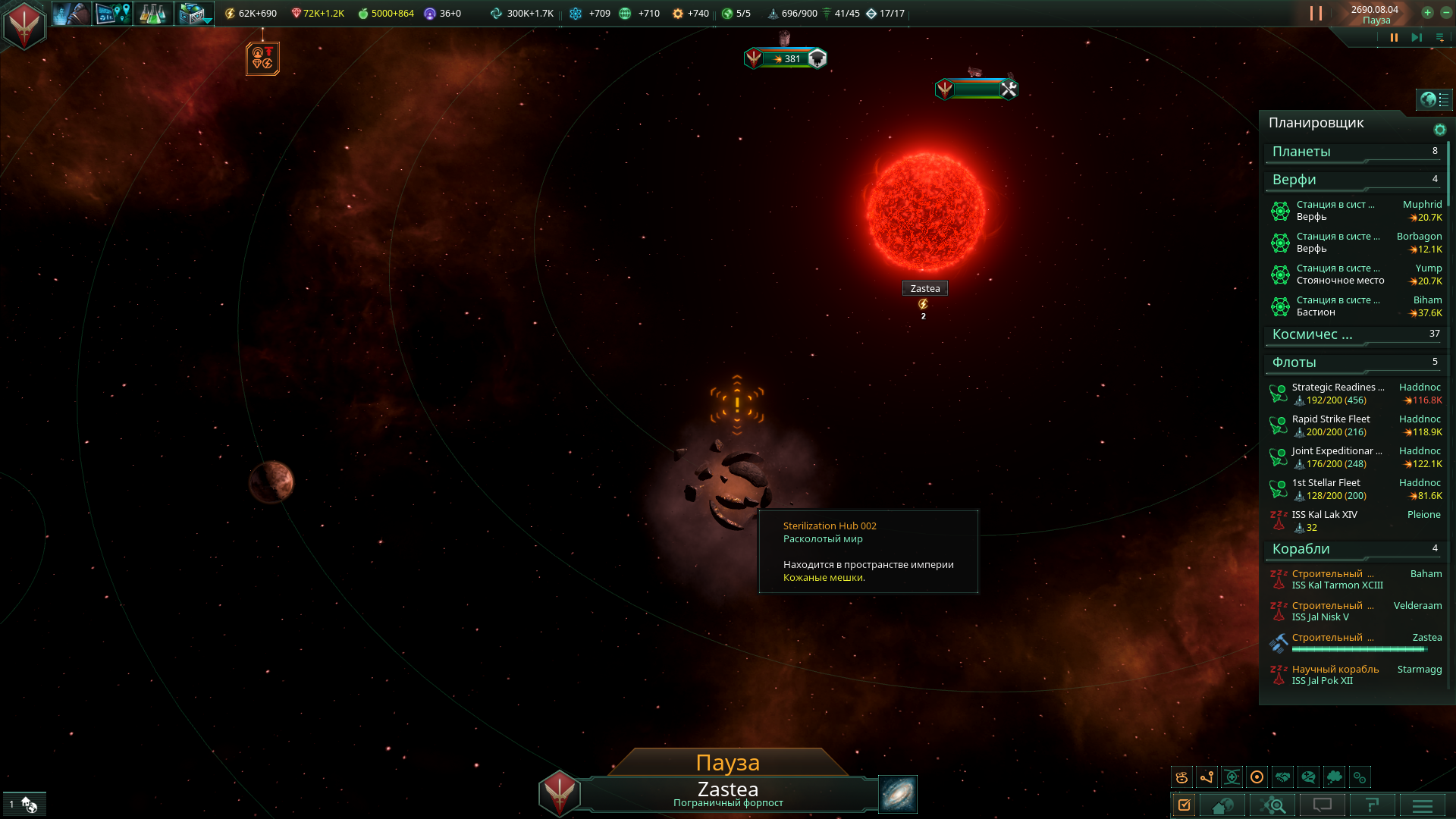Toggle the small orange pause button
This screenshot has height=819, width=1456.
pos(1394,37)
